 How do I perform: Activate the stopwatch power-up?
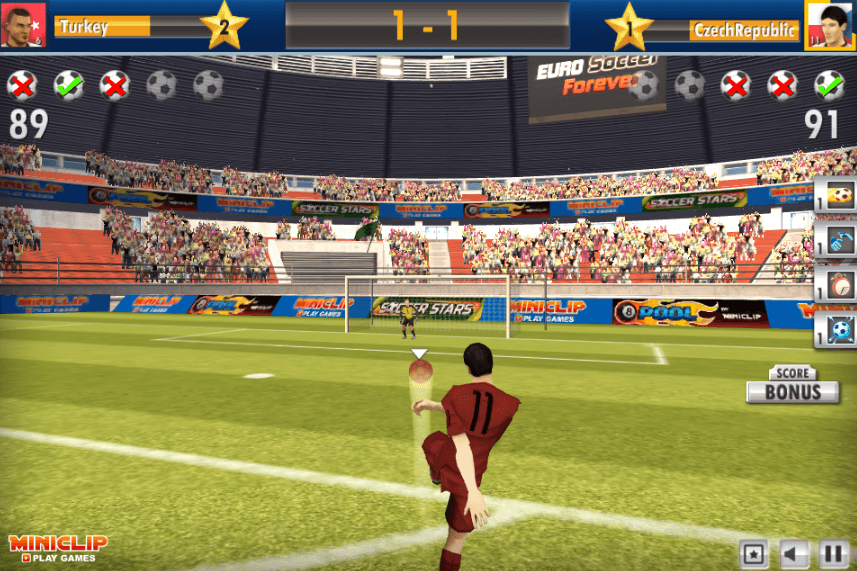839,283
